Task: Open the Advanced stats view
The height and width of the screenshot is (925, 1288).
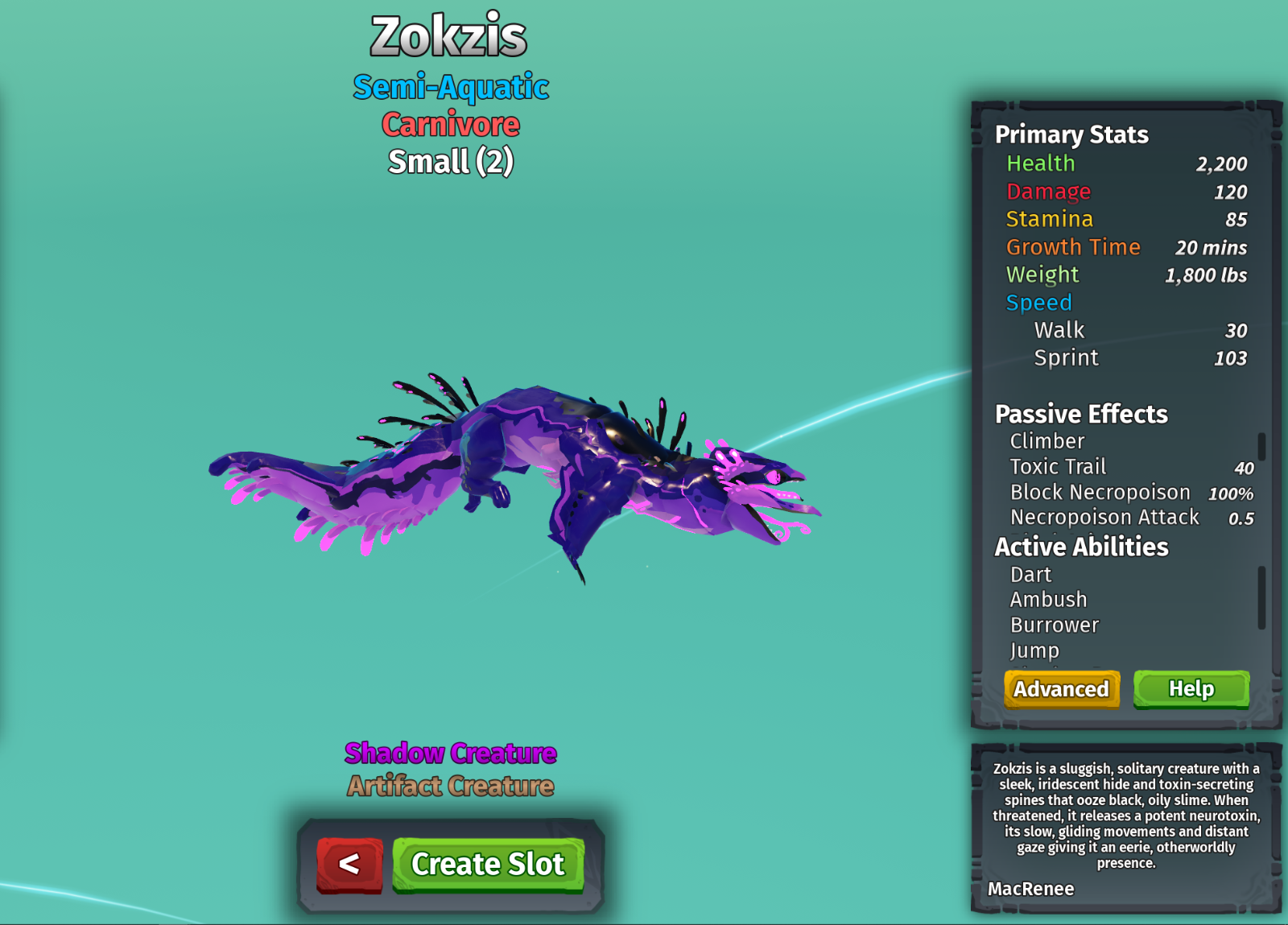Action: [1061, 689]
